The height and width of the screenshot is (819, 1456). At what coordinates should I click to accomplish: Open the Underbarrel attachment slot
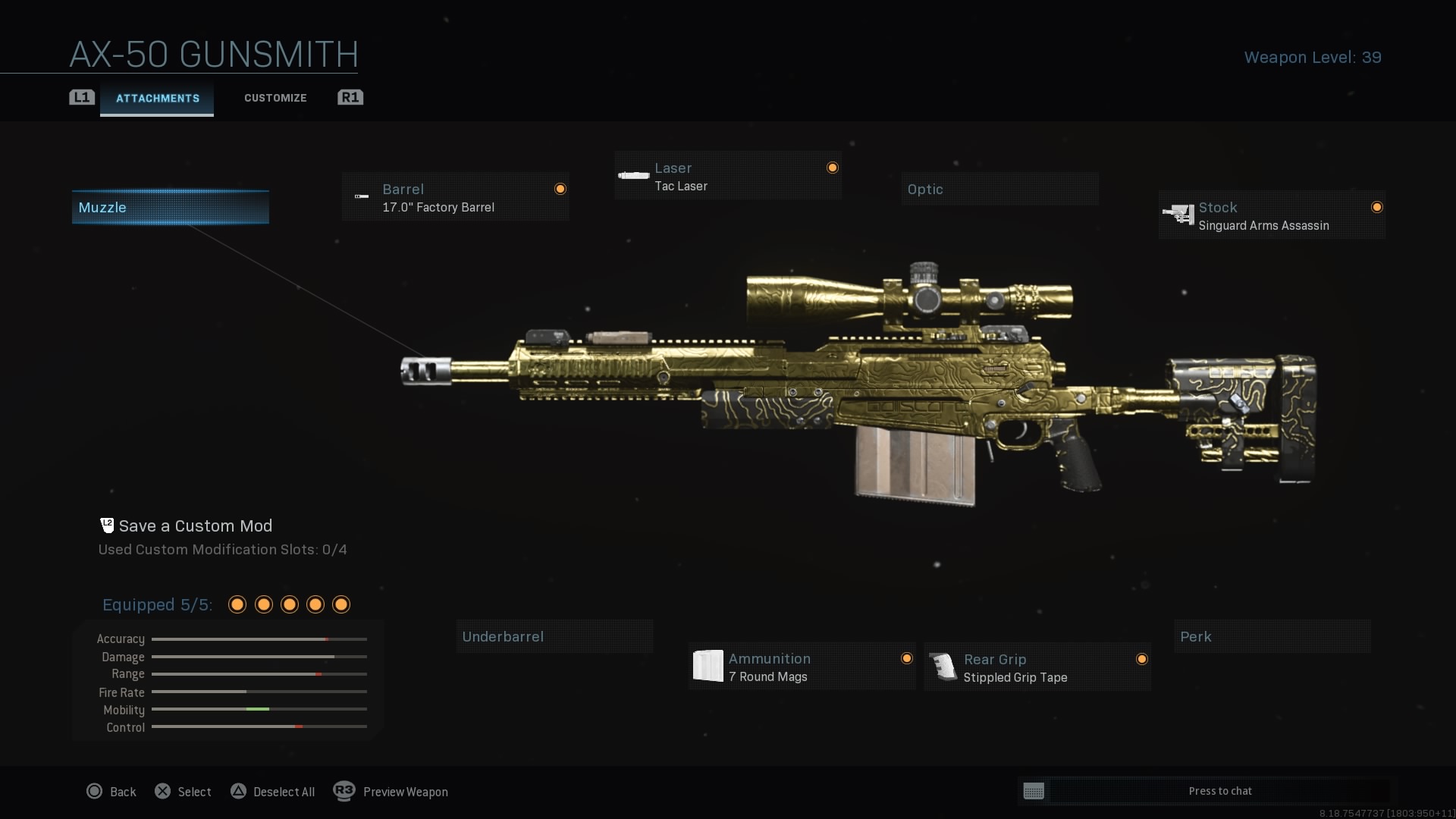pos(554,636)
